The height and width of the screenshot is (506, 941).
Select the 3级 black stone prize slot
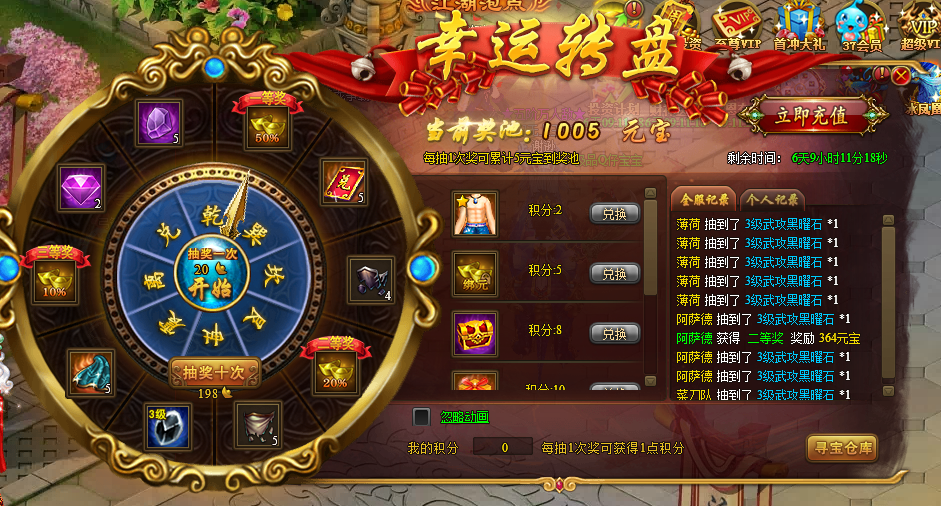point(167,427)
